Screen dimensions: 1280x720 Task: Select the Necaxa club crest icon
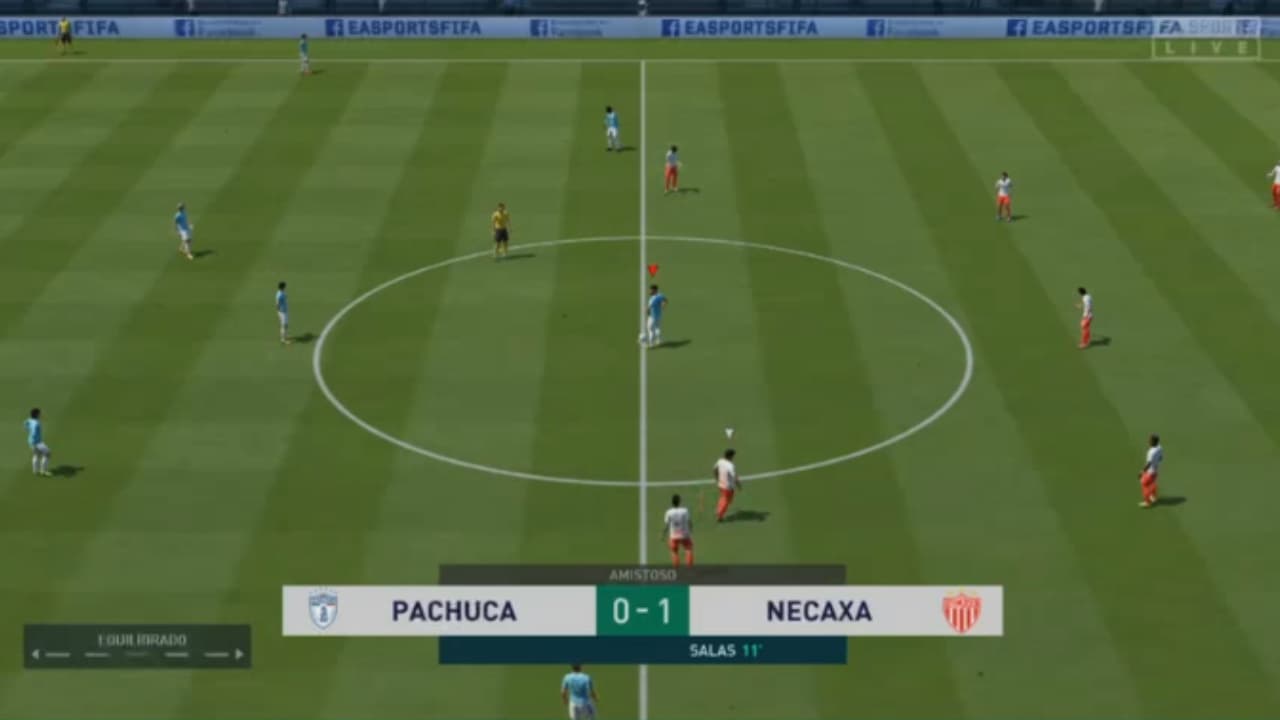click(x=961, y=611)
